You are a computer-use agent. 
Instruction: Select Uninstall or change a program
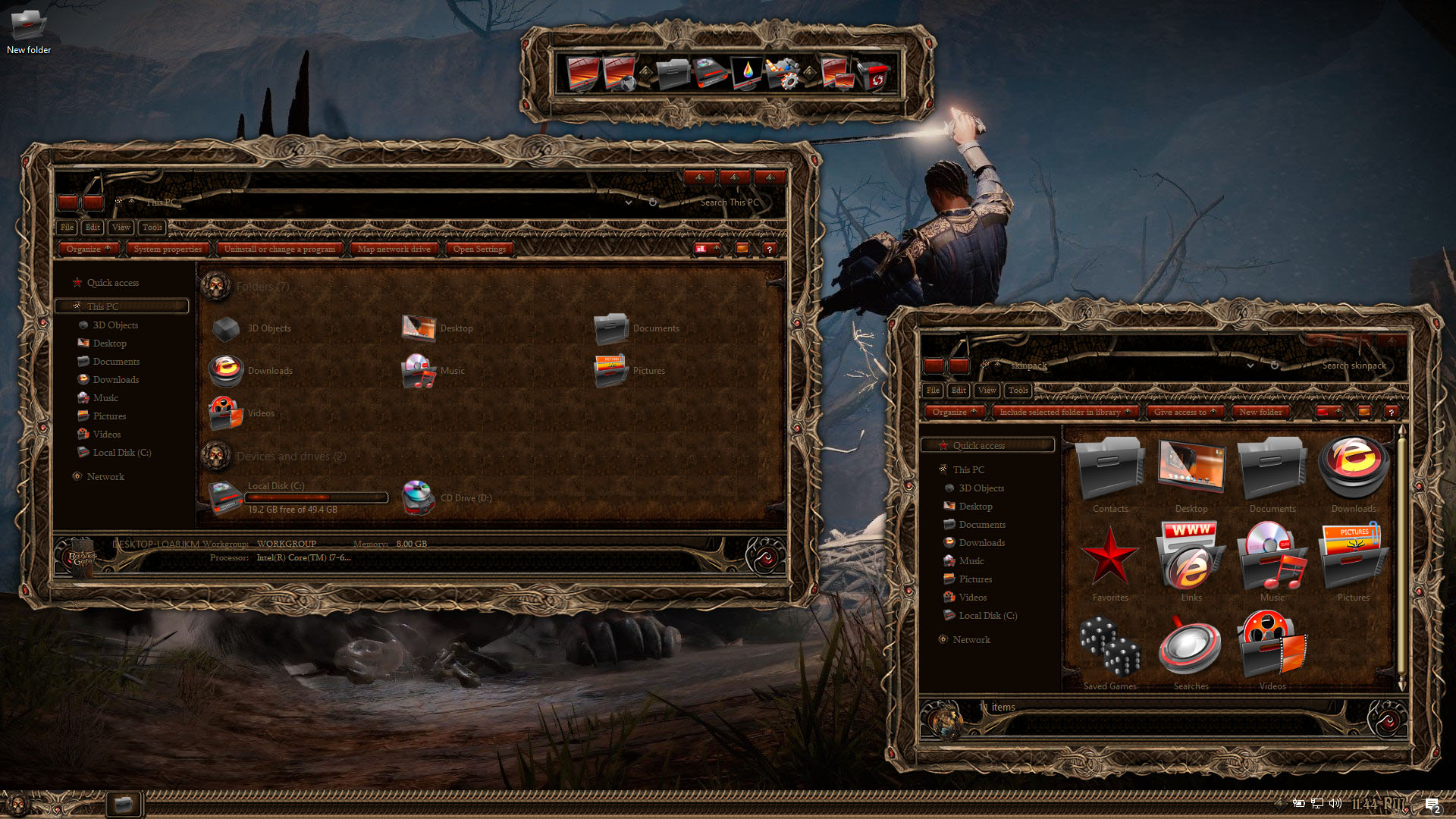tap(279, 249)
